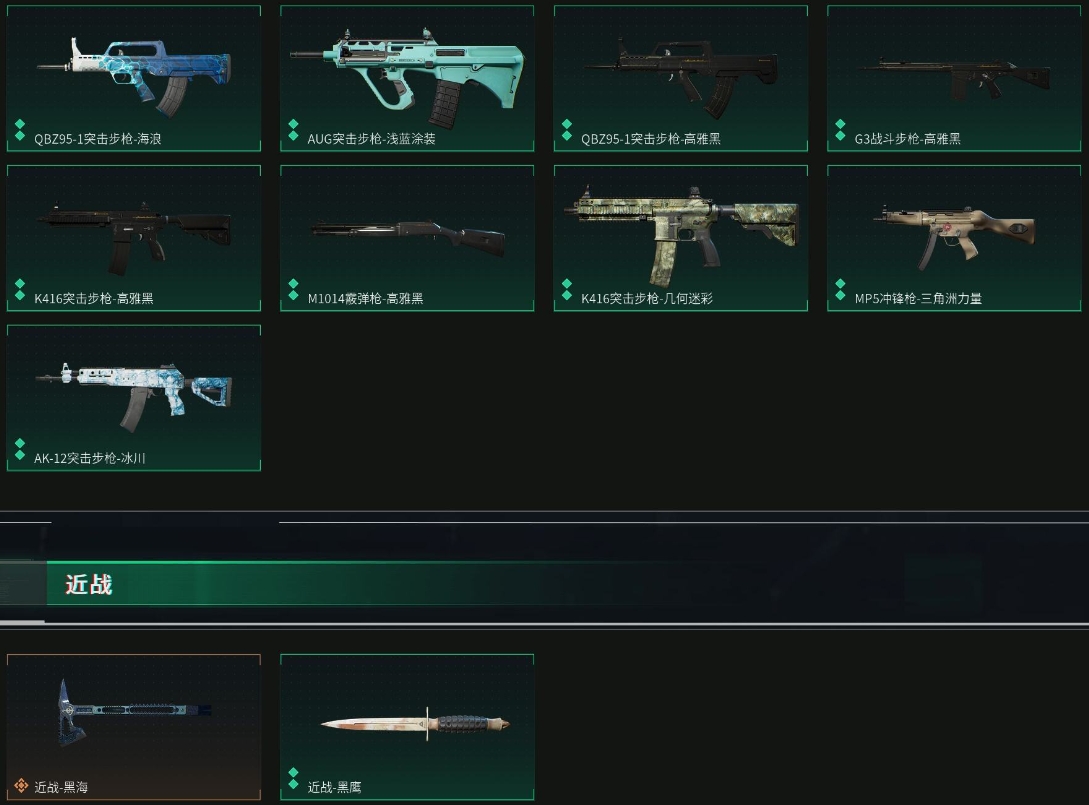Click the 近战 section header
Viewport: 1089px width, 805px height.
(89, 584)
